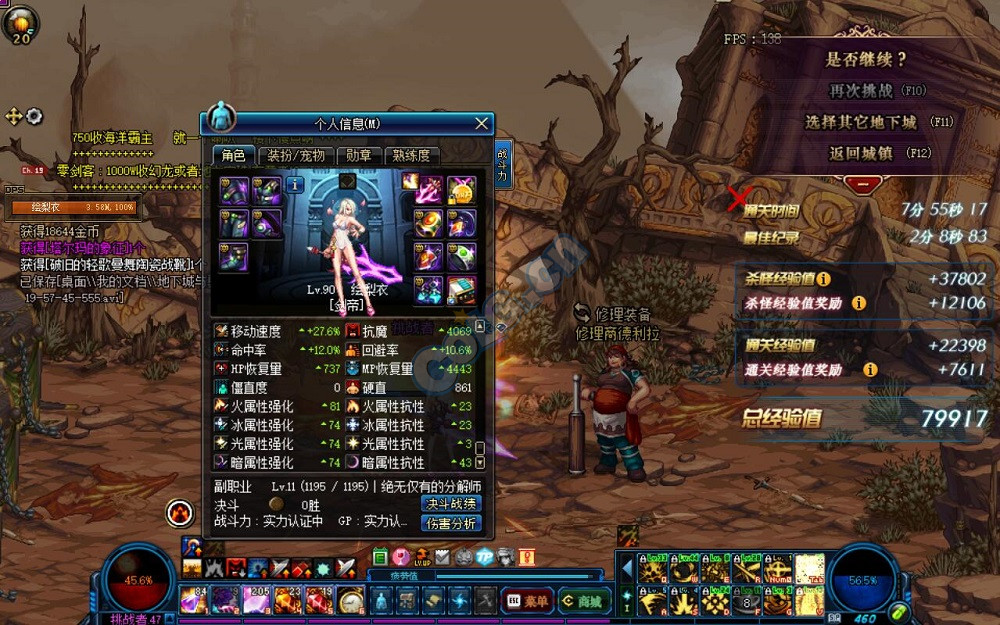
Task: Open the 菜单 ESC menu button
Action: click(x=526, y=600)
